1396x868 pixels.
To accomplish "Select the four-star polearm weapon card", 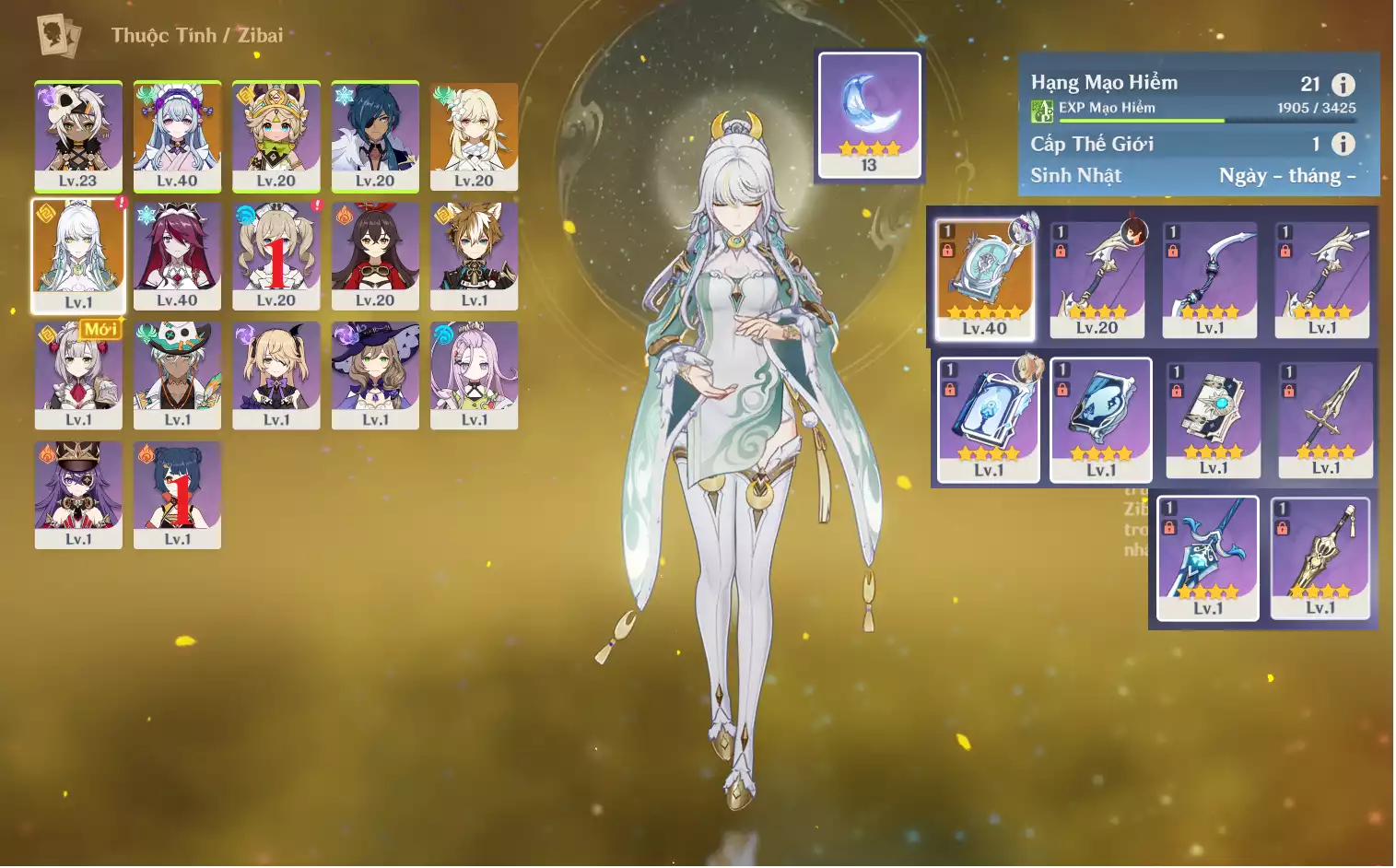I will pos(1326,418).
